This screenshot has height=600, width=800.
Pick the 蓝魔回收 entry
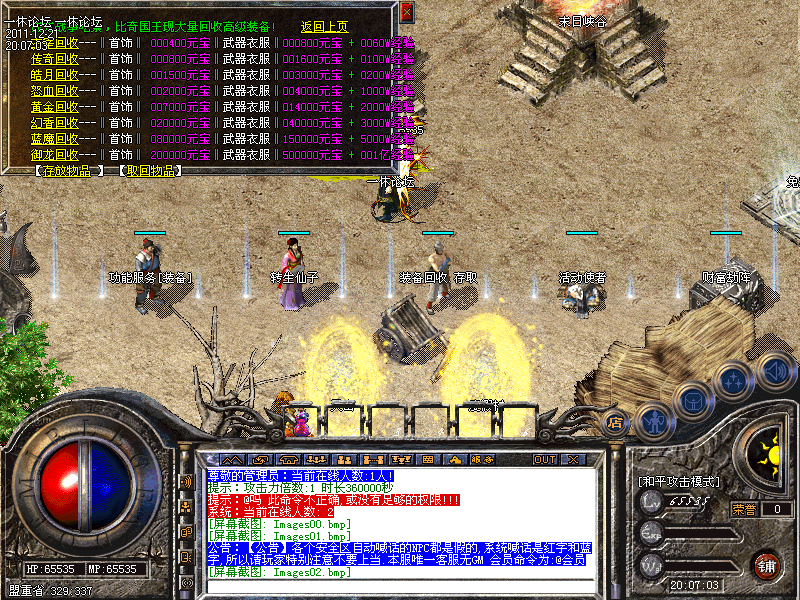point(55,139)
